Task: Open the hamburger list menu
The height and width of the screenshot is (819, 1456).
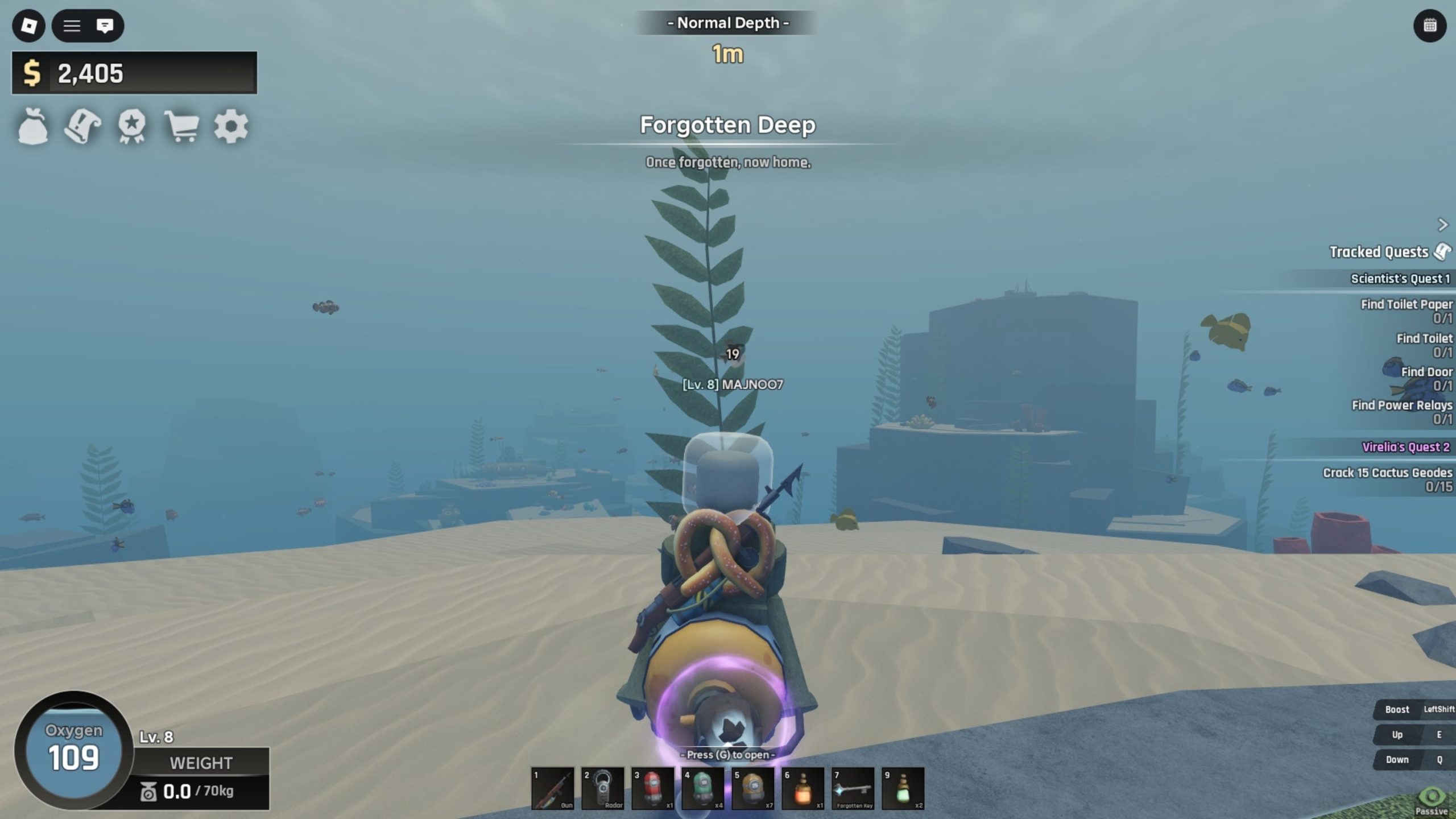Action: tap(72, 26)
